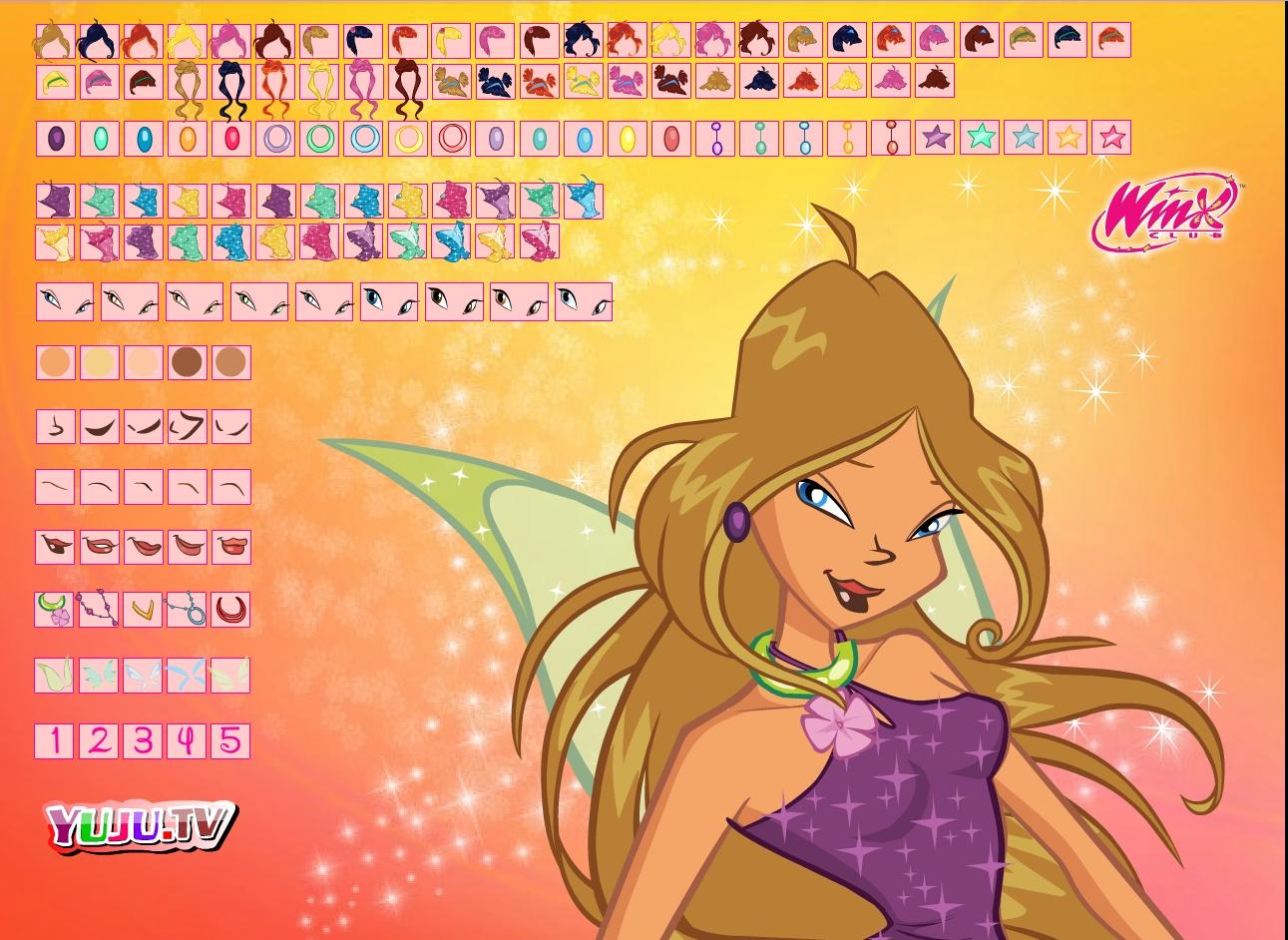
Task: Select the number 1 option
Action: pos(55,740)
